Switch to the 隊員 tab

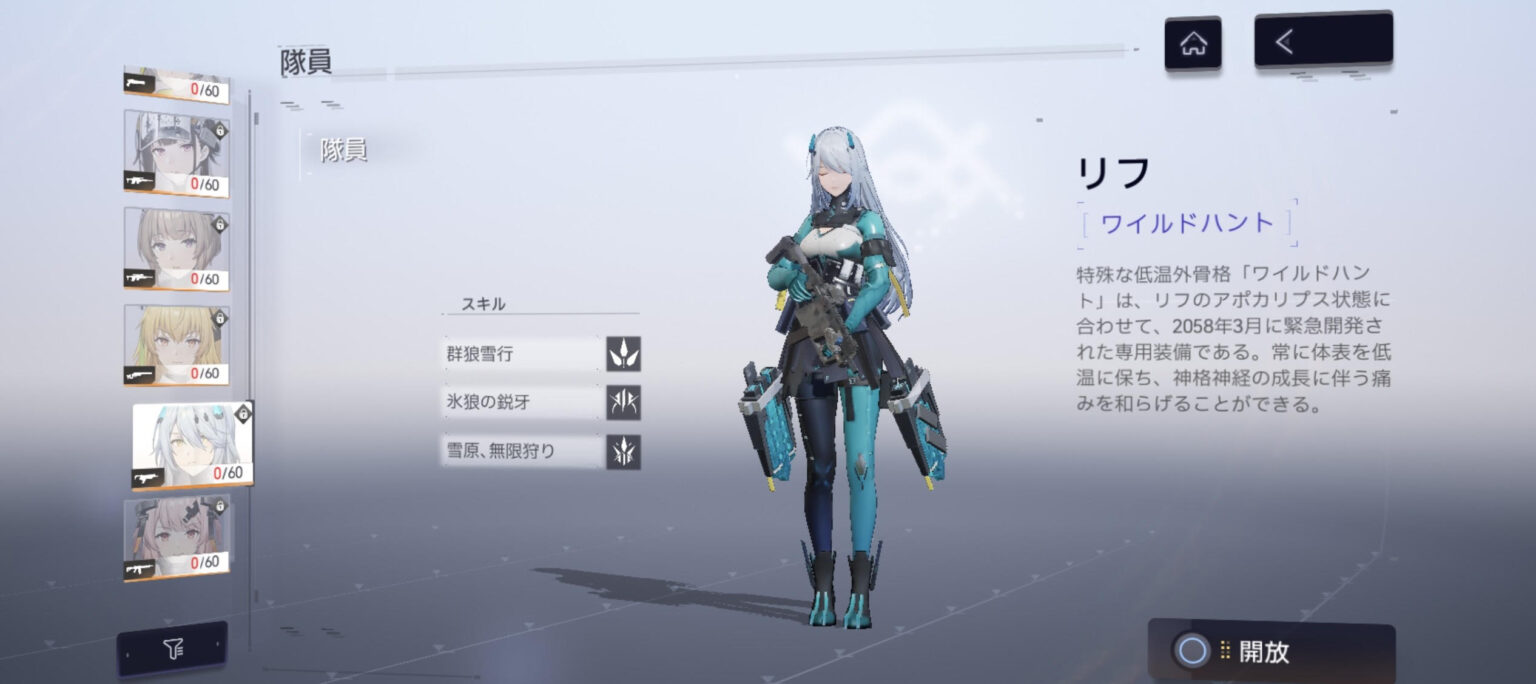coord(344,151)
